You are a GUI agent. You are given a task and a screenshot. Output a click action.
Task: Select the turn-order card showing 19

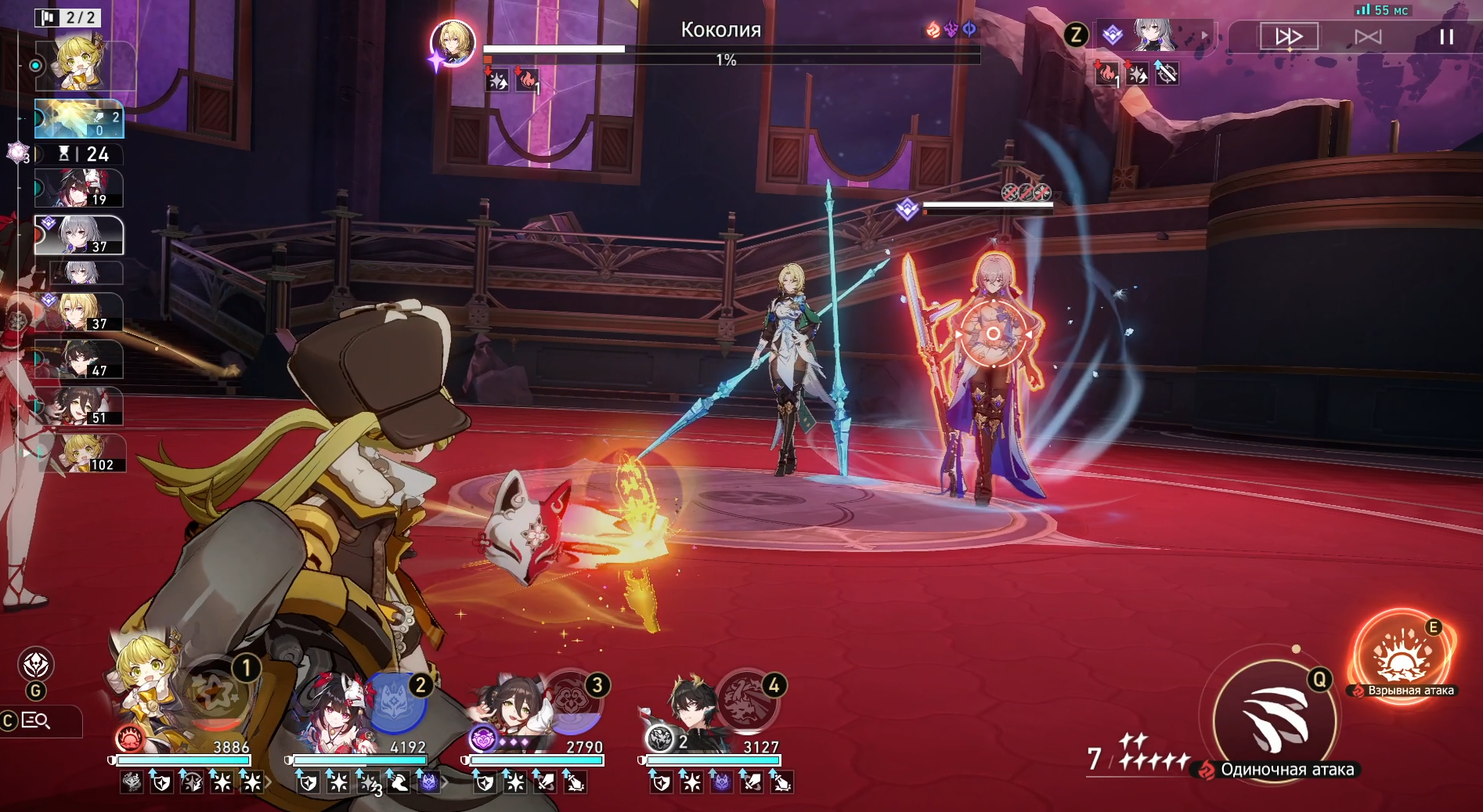(79, 189)
